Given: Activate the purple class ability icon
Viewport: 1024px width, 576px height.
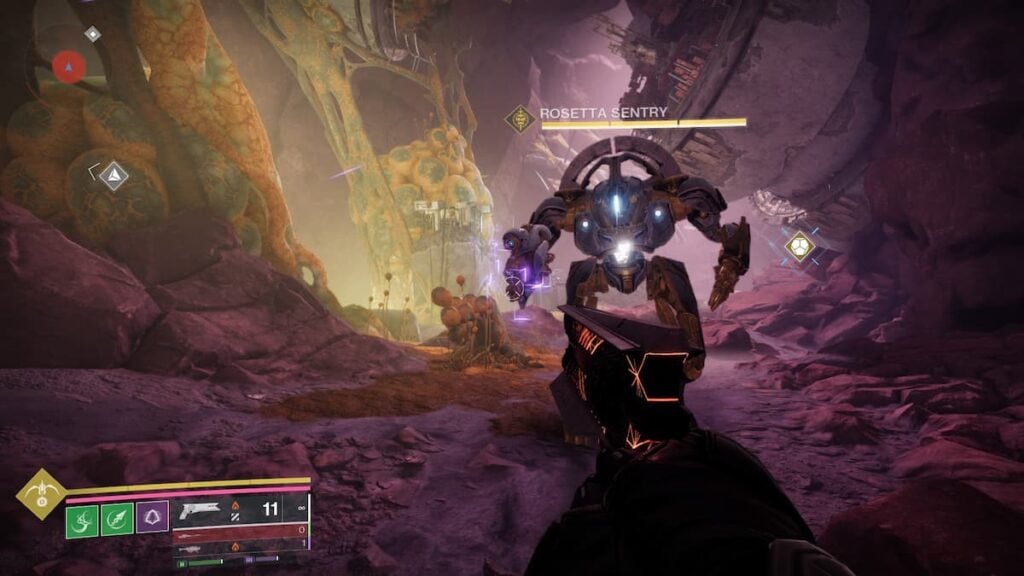Looking at the screenshot, I should point(152,517).
